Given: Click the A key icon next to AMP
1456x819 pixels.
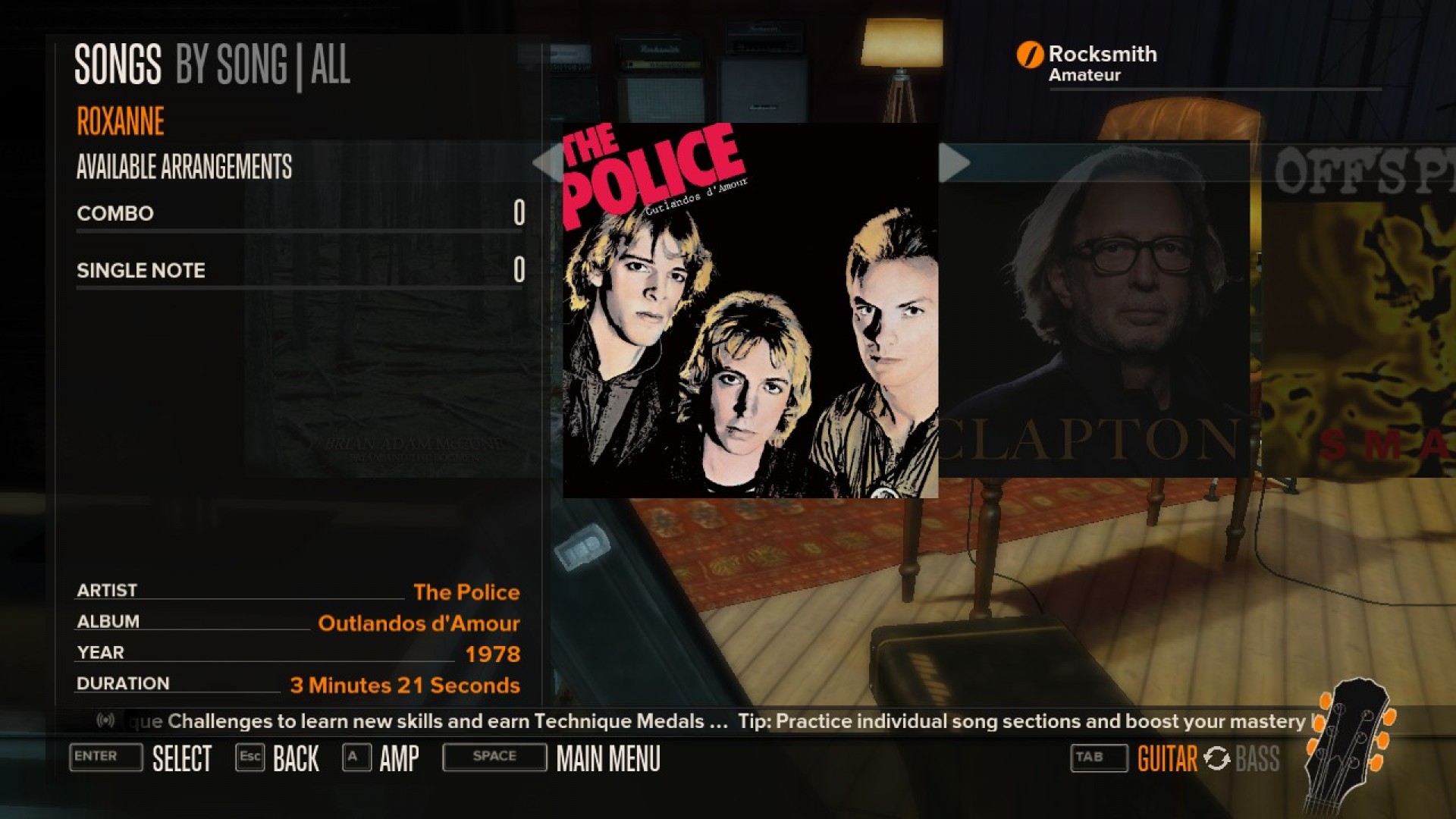Looking at the screenshot, I should coord(355,758).
